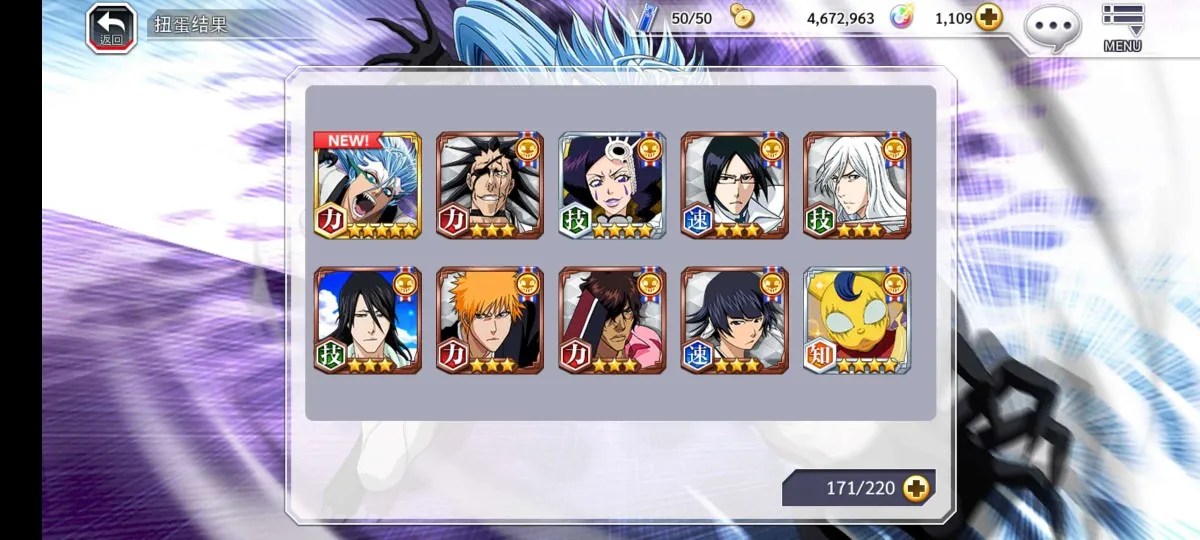Open the MENU dropdown
The width and height of the screenshot is (1200, 540).
(x=1122, y=28)
